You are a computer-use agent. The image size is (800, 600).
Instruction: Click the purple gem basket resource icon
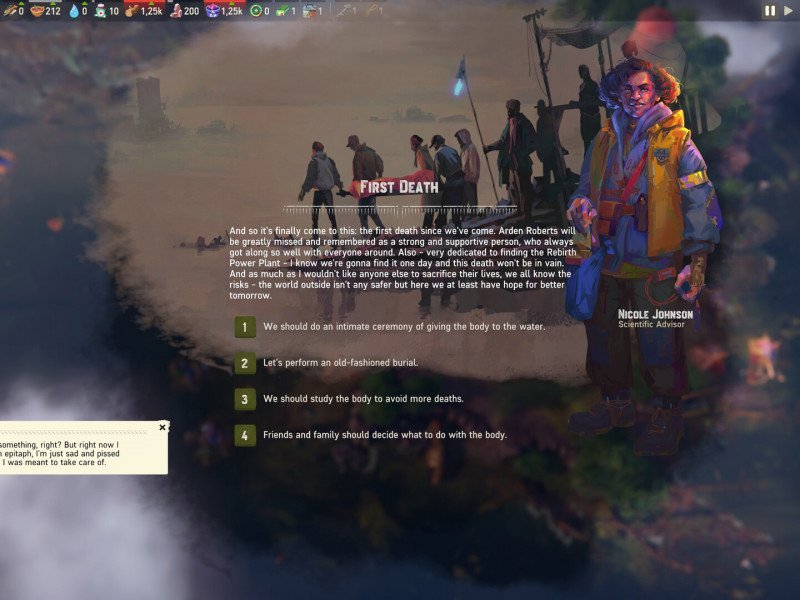pyautogui.click(x=212, y=11)
